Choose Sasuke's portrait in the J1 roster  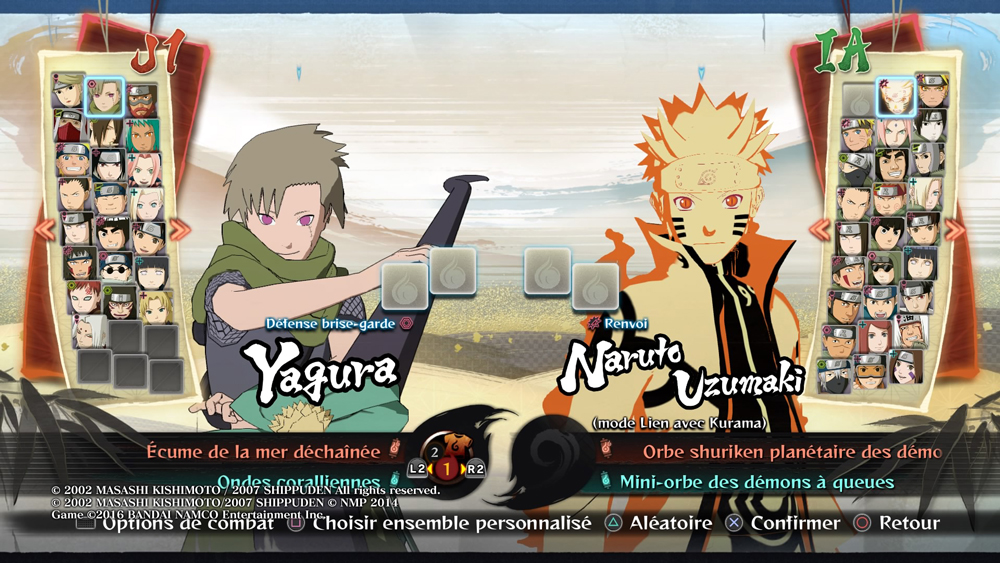coord(108,164)
